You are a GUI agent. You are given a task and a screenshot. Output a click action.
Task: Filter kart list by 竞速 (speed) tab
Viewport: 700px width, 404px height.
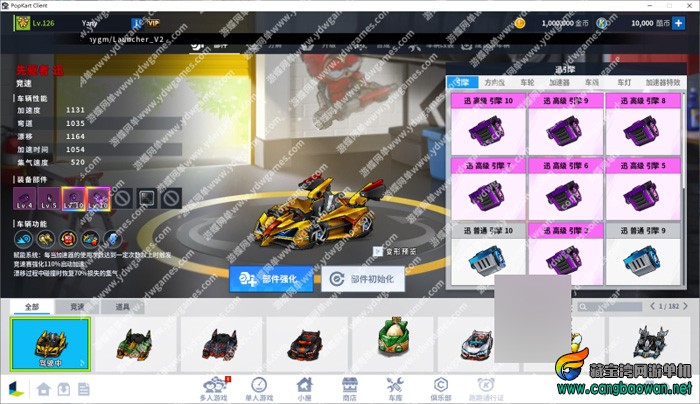pos(76,306)
